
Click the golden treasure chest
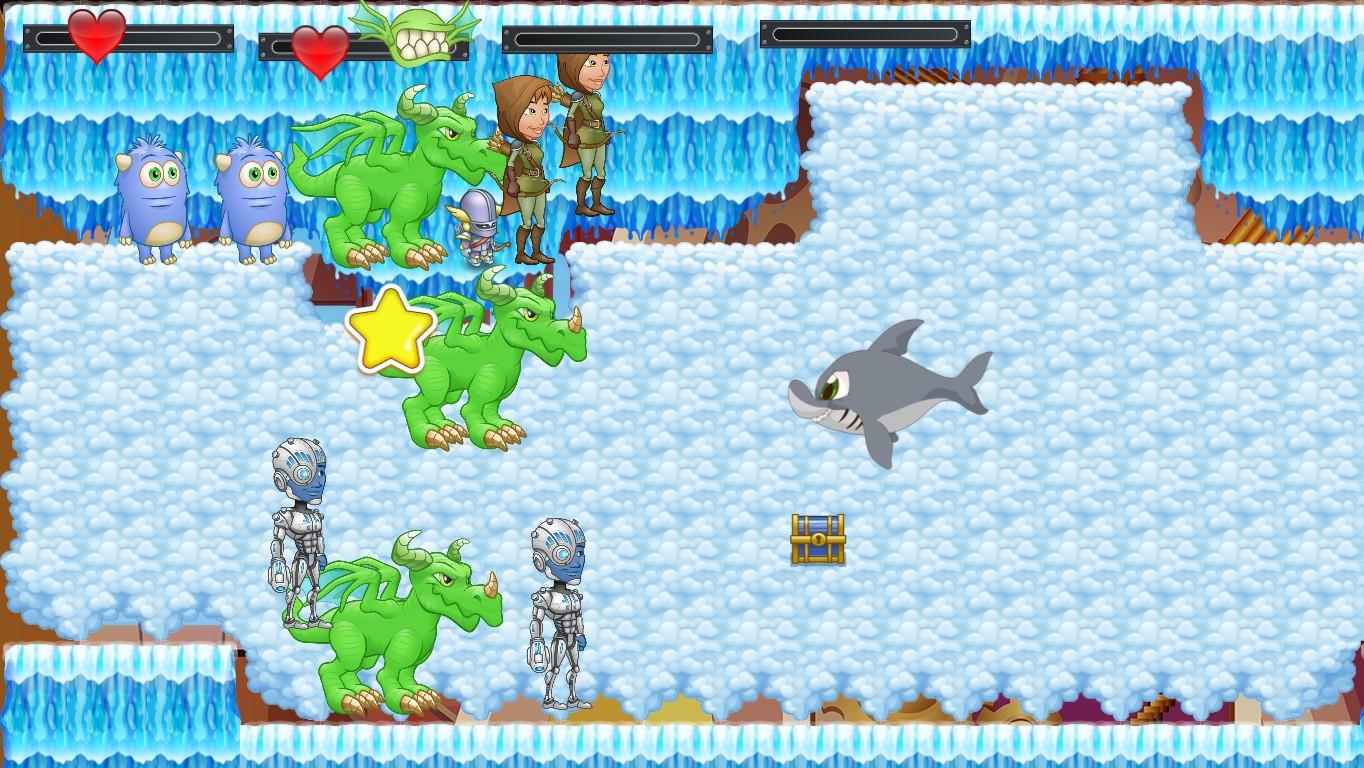(x=817, y=537)
